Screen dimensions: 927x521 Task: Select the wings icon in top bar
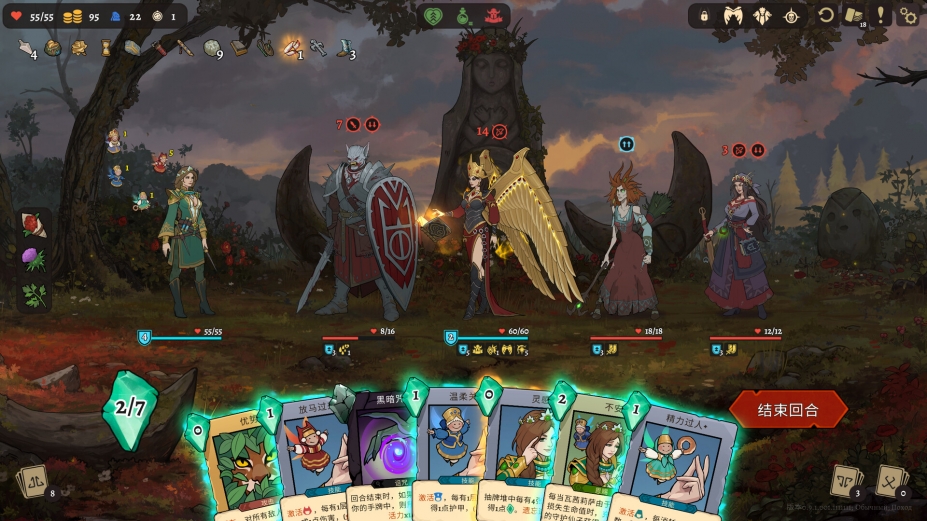733,16
